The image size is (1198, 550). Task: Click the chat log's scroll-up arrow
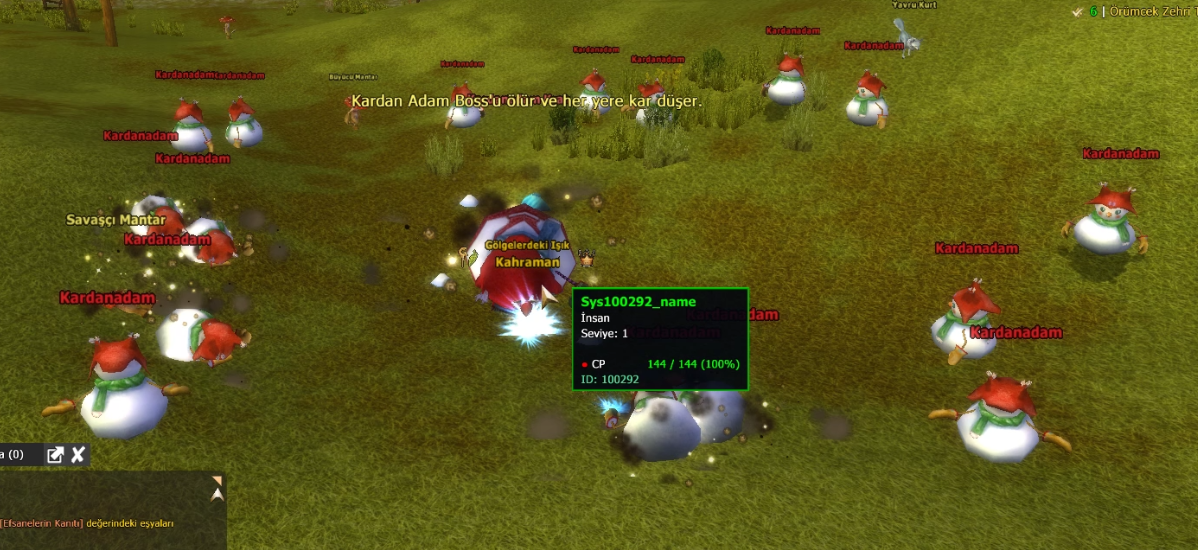[x=217, y=494]
